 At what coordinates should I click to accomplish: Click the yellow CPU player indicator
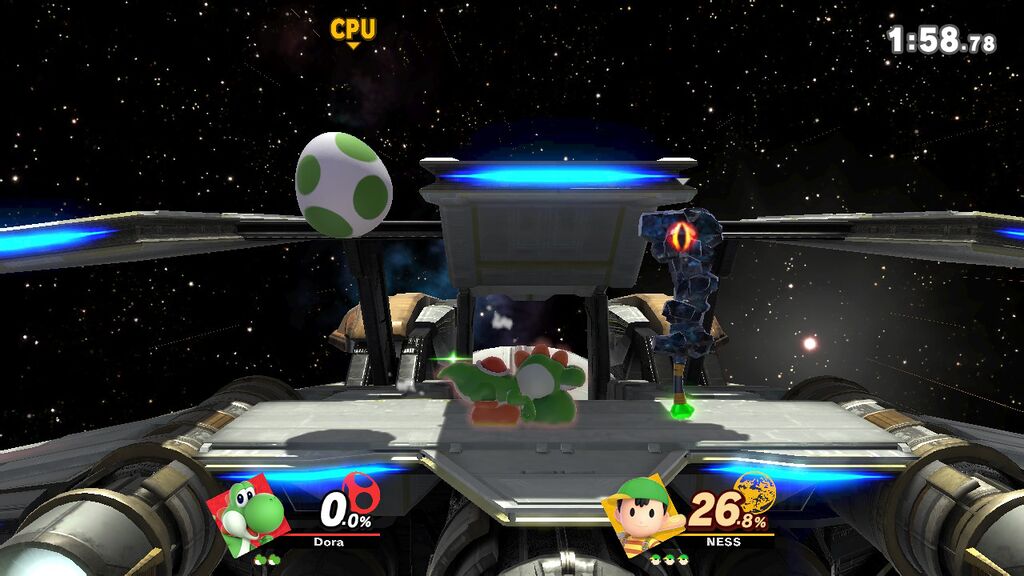tap(353, 31)
